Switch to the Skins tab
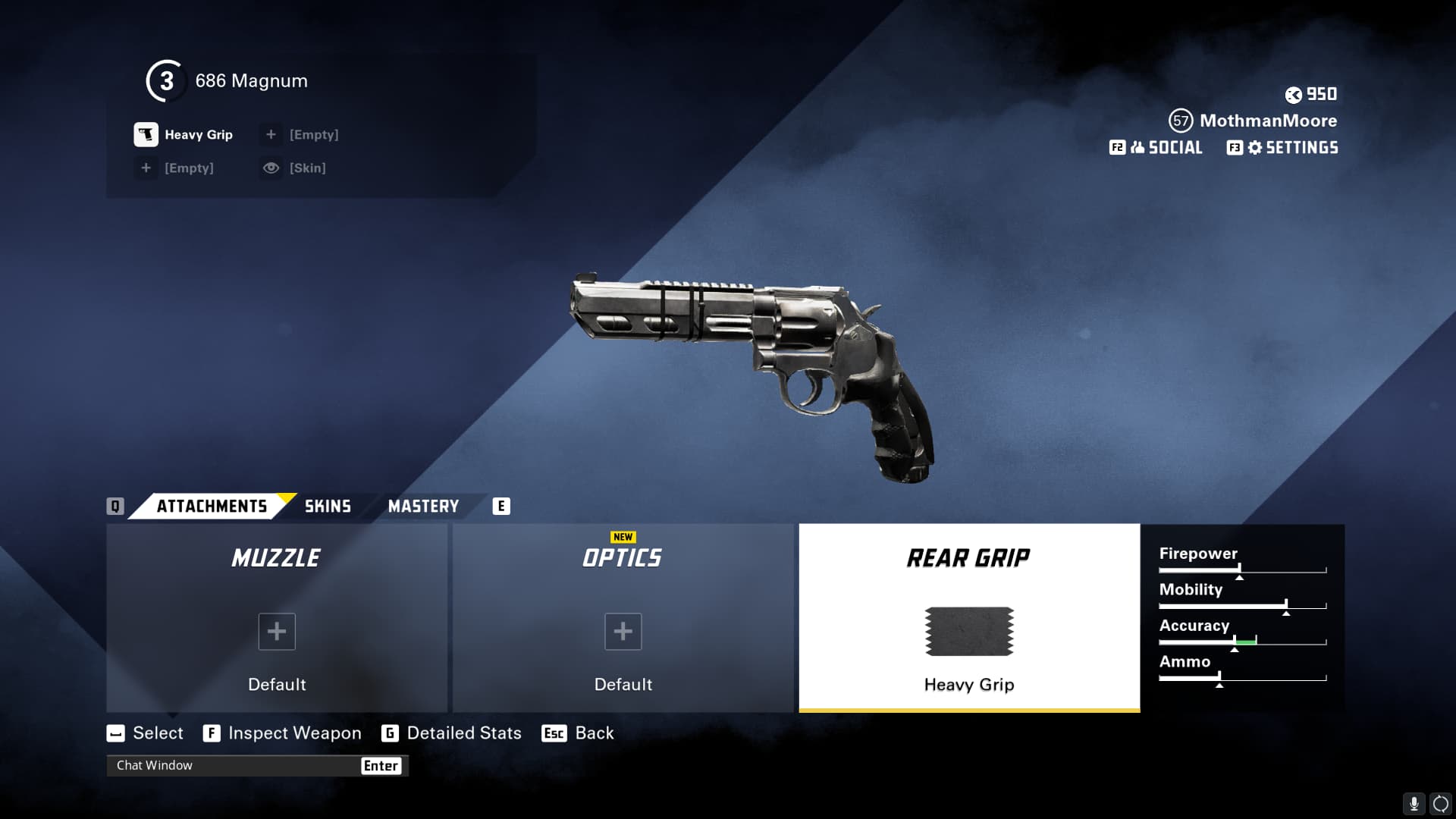 point(328,506)
